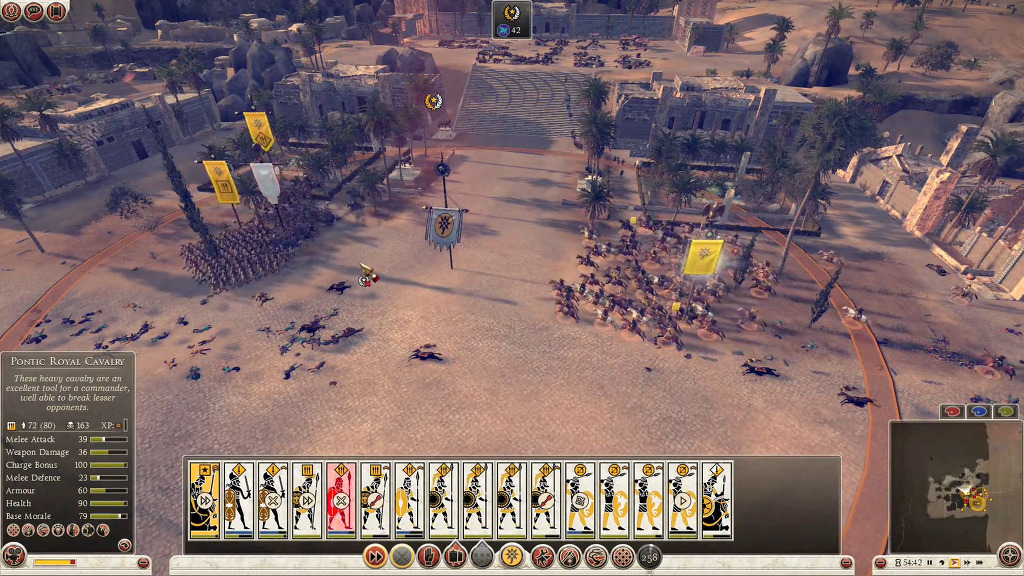Screen dimensions: 1024x576
Task: Open the group formations button
Action: point(456,556)
